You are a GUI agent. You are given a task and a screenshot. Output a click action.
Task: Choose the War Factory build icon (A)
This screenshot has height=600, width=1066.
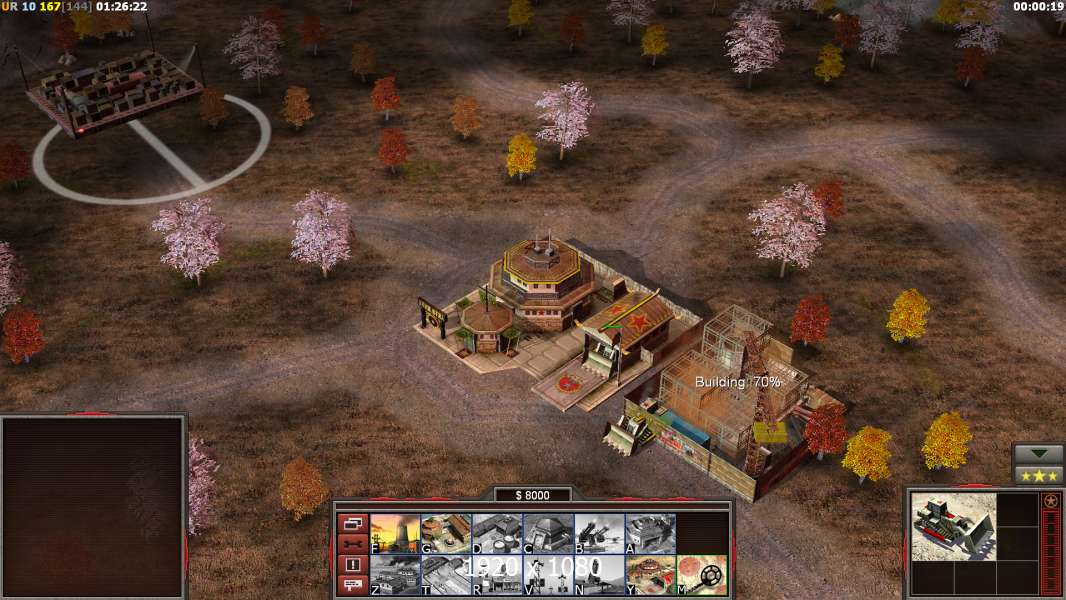pos(650,533)
